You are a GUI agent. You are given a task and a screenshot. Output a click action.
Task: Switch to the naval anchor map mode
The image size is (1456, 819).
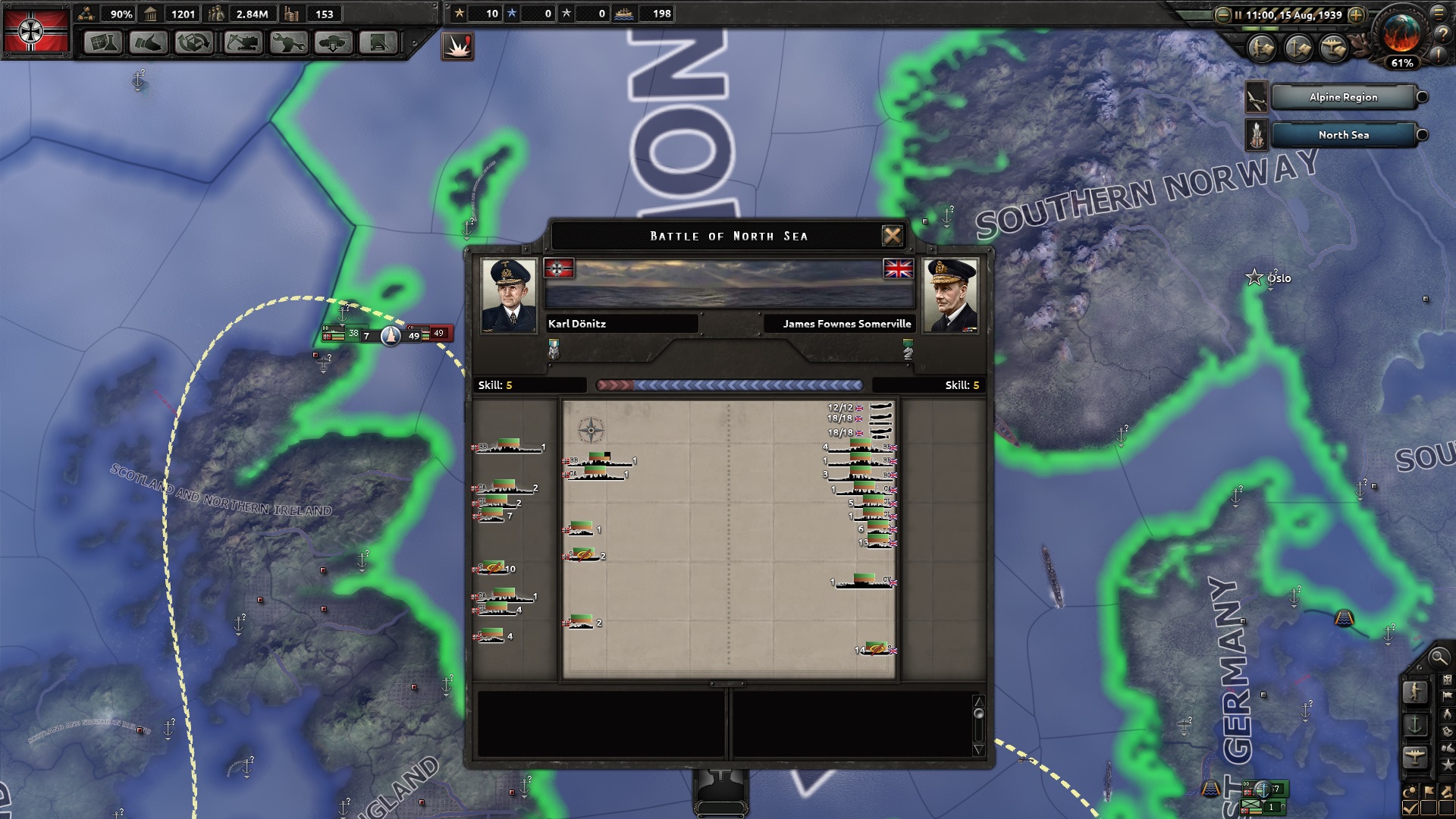(x=1415, y=725)
